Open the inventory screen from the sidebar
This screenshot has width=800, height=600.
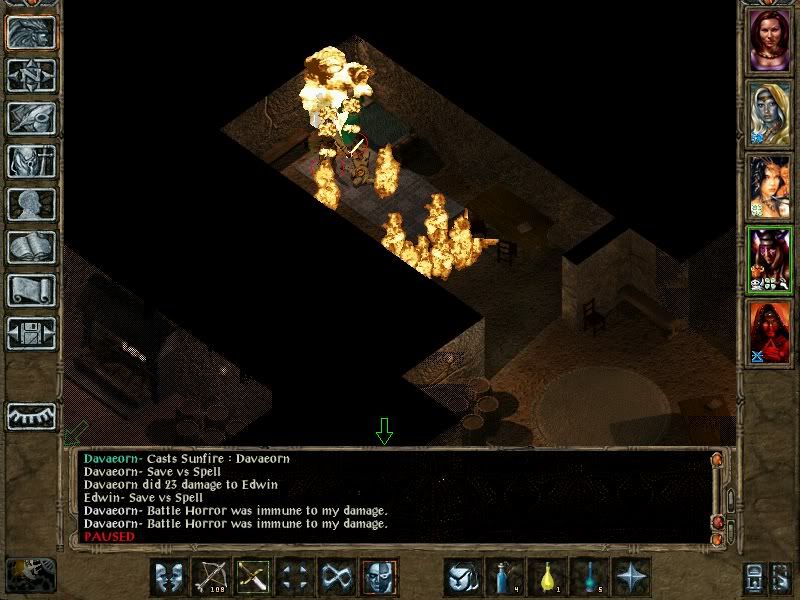click(31, 161)
